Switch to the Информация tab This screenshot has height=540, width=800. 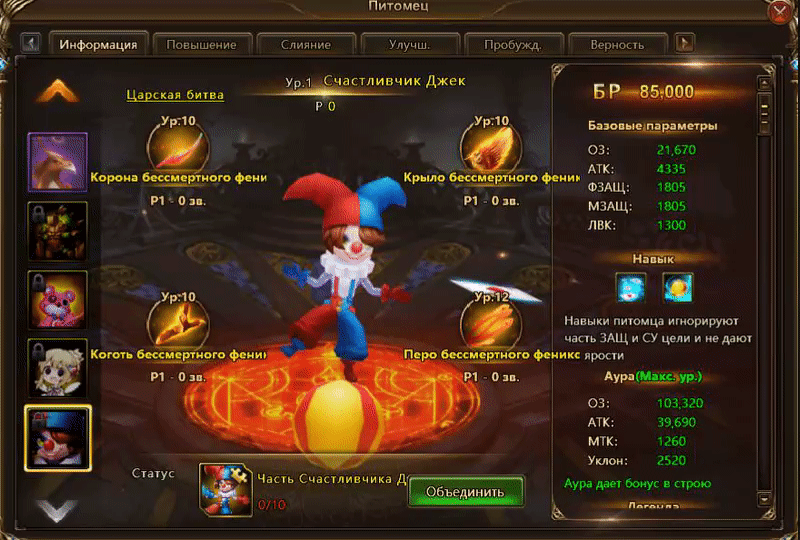point(98,45)
